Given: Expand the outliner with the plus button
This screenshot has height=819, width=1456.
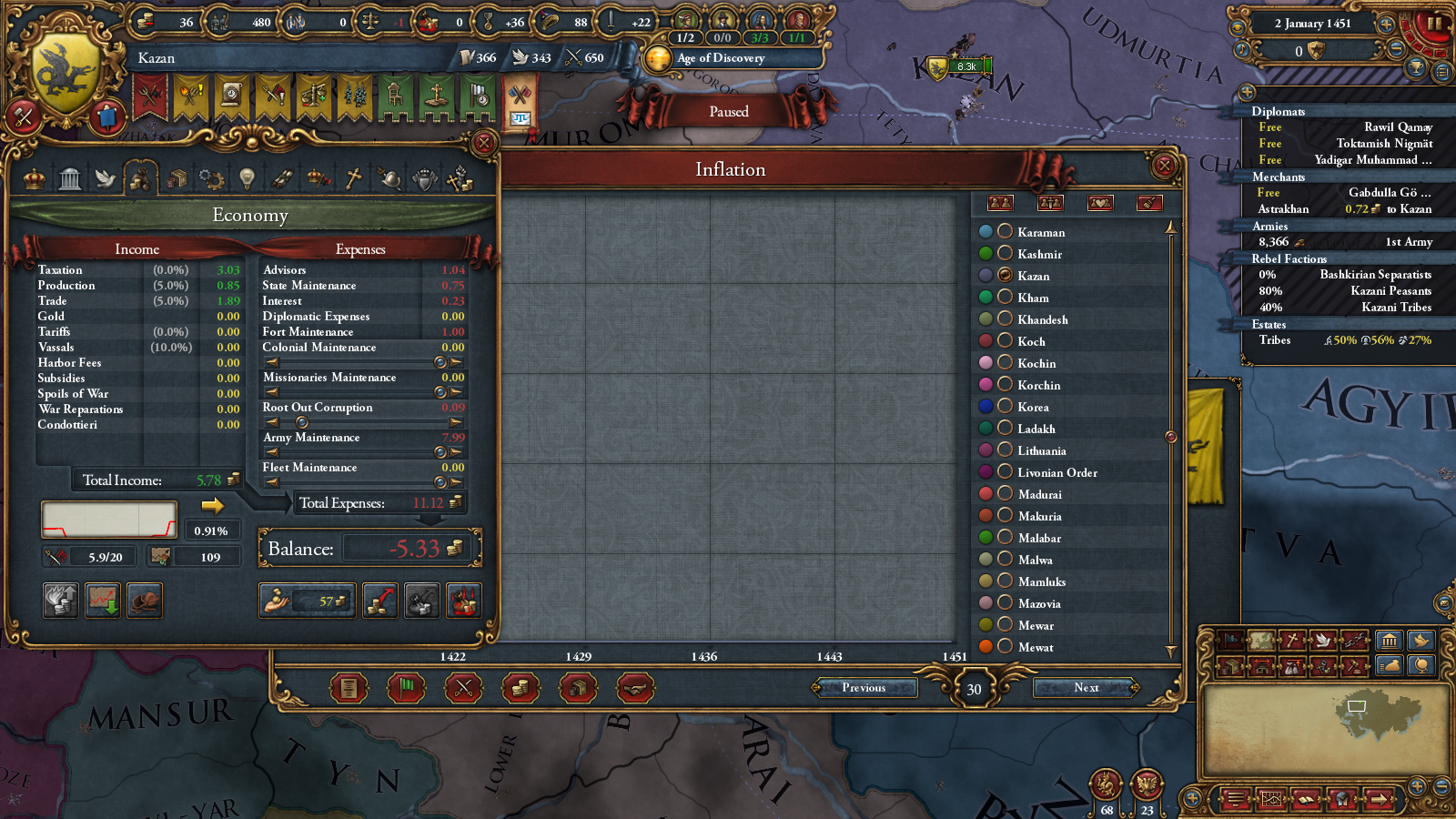Looking at the screenshot, I should tap(1246, 91).
